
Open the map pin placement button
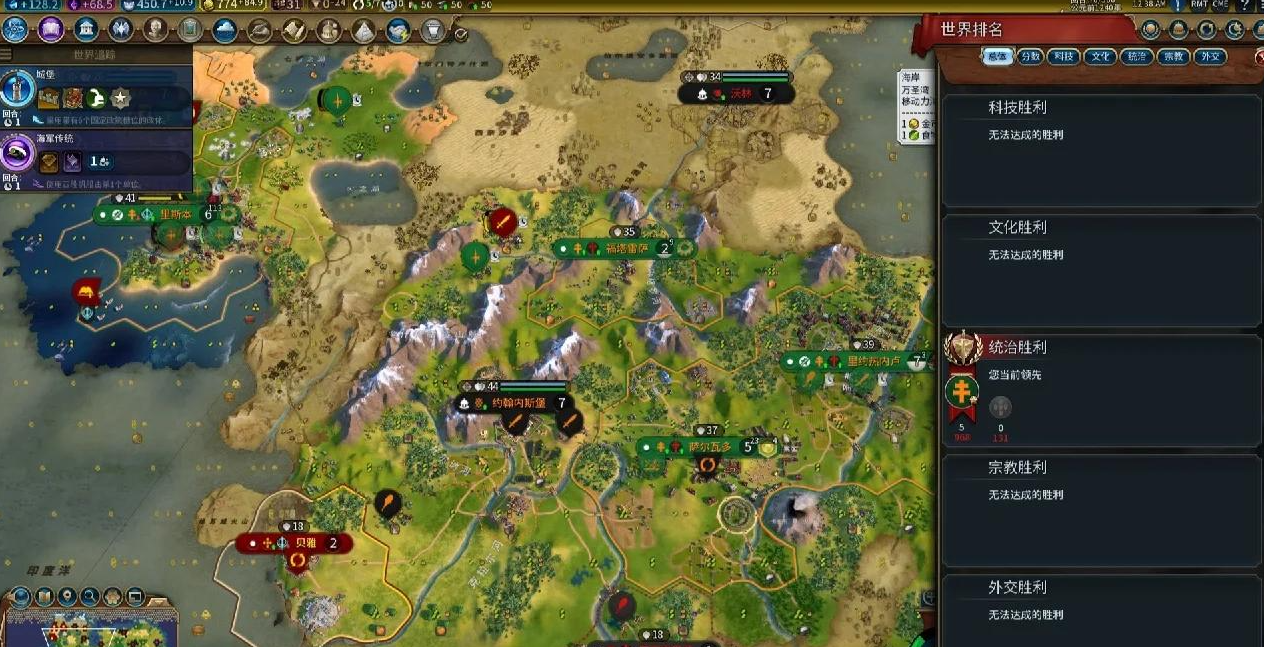[67, 597]
